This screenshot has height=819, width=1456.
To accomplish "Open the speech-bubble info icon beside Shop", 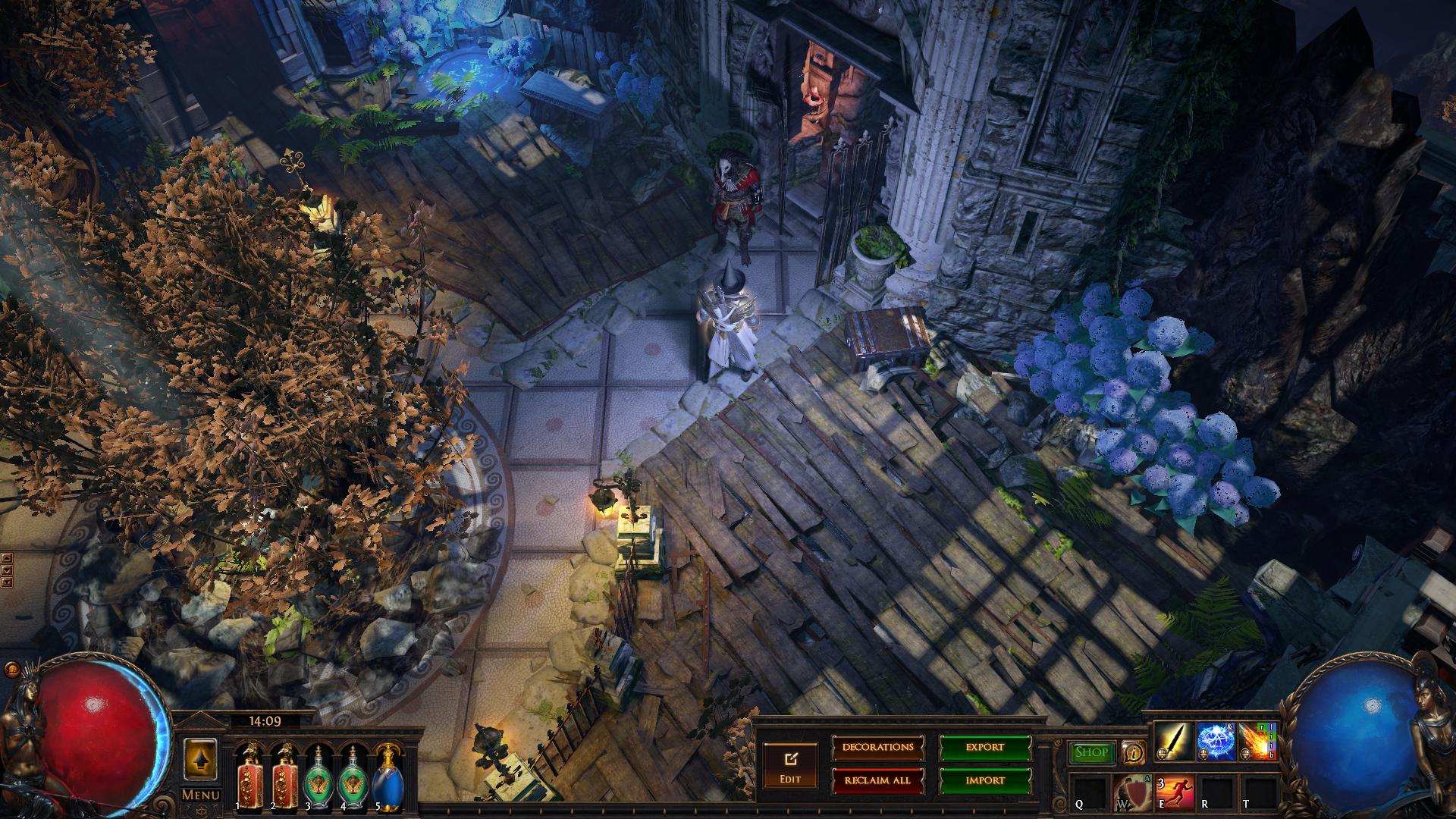I will (x=1134, y=752).
